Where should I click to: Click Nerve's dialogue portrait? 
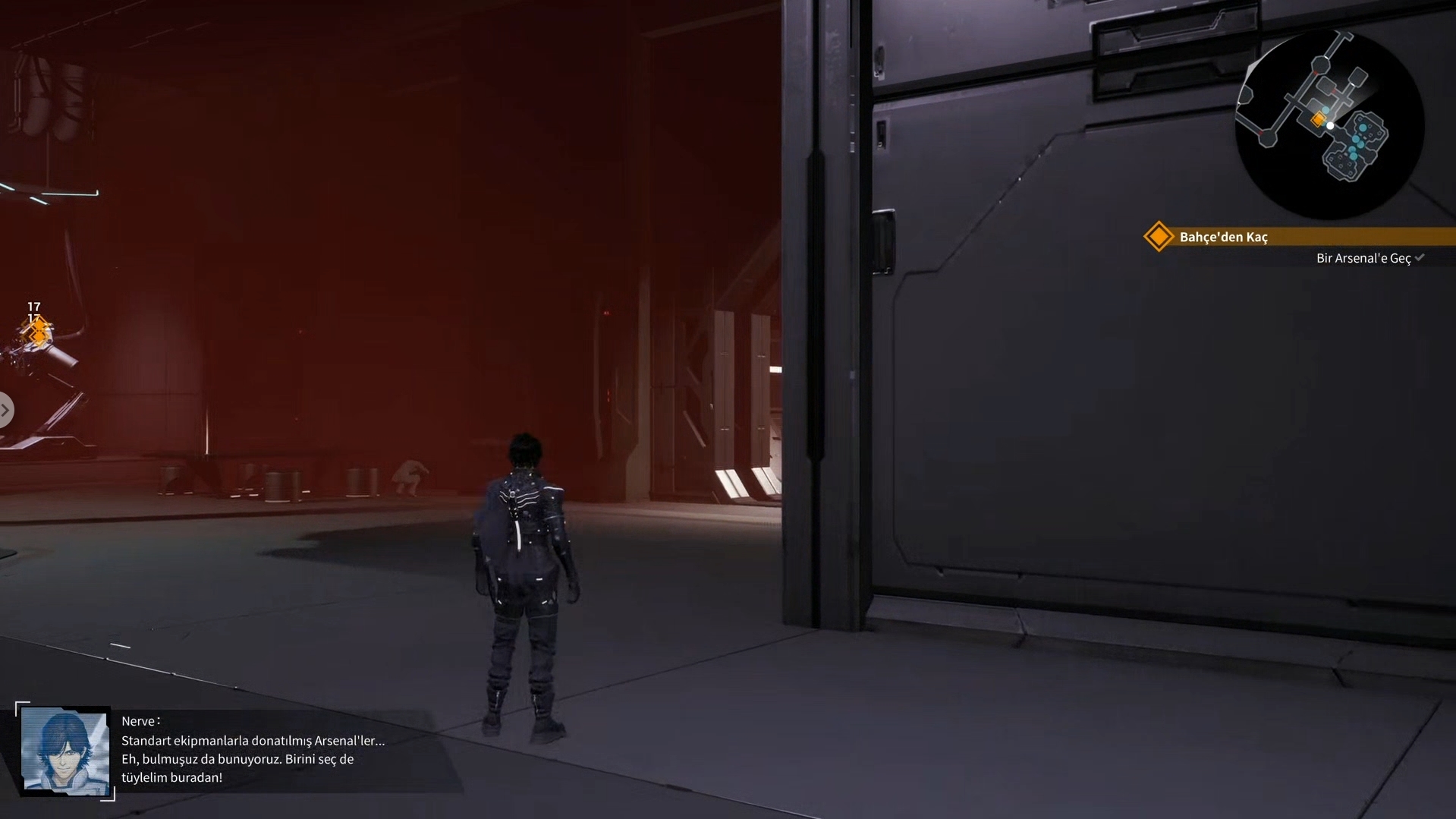[x=65, y=751]
